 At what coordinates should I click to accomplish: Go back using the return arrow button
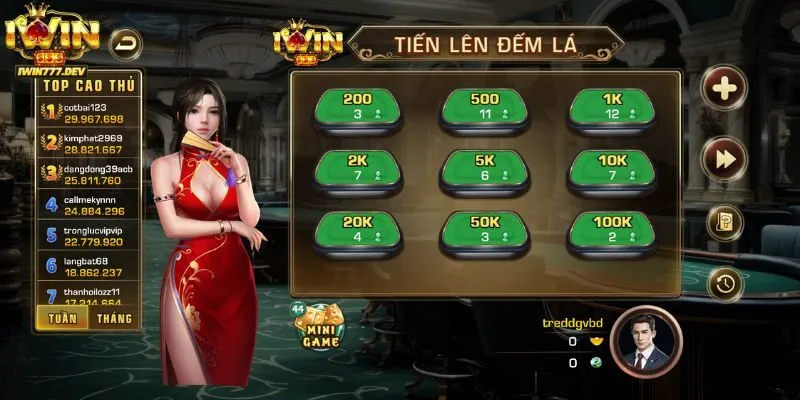click(x=127, y=42)
